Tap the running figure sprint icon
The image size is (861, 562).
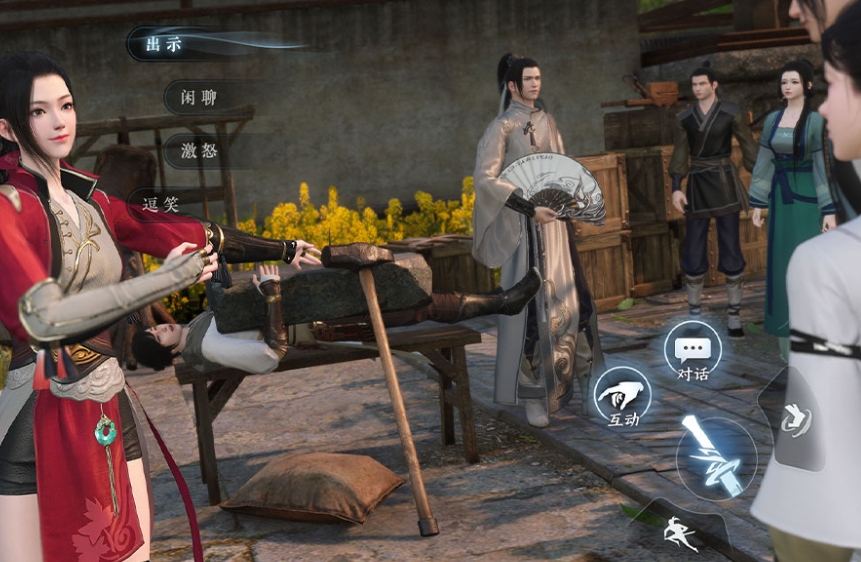(x=681, y=531)
